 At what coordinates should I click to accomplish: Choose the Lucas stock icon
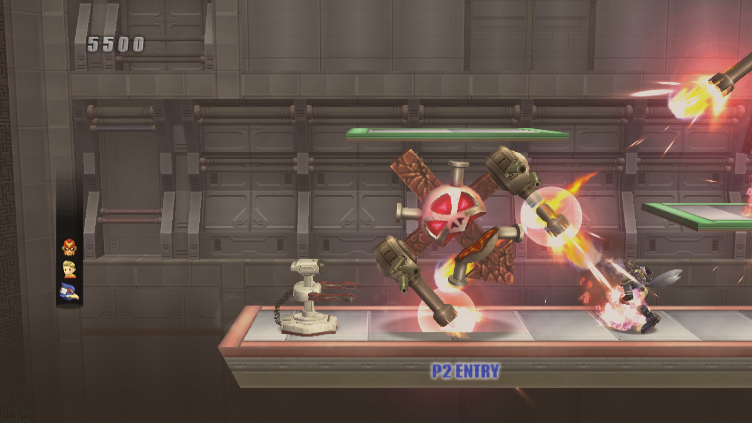point(69,268)
